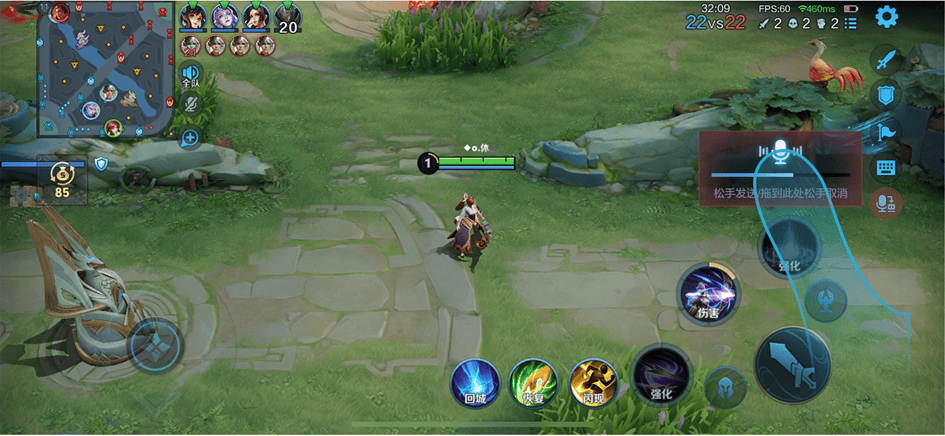
Task: Activate the 回城 recall ability
Action: click(x=475, y=383)
